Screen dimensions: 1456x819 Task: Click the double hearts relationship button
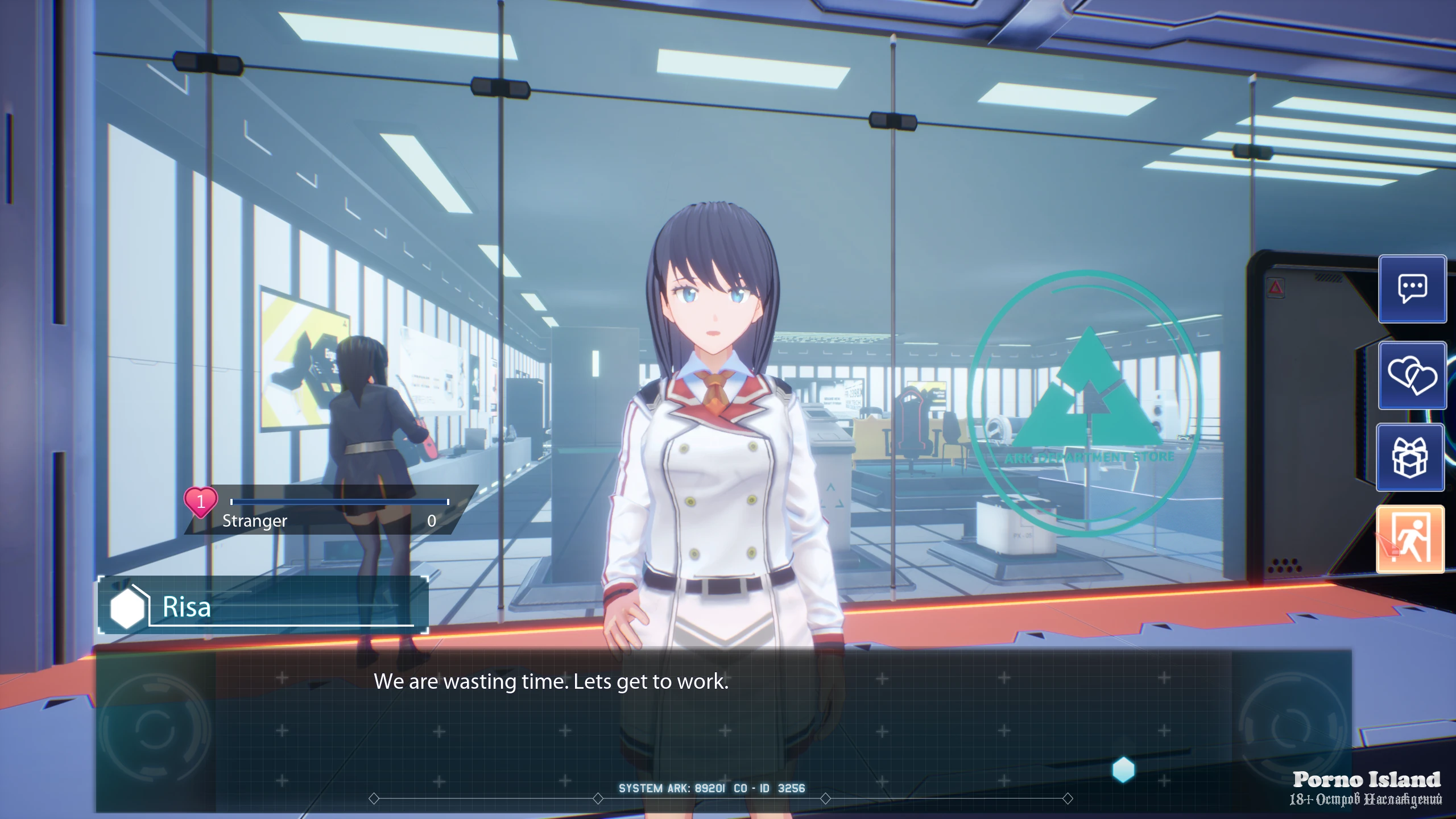(x=1412, y=375)
